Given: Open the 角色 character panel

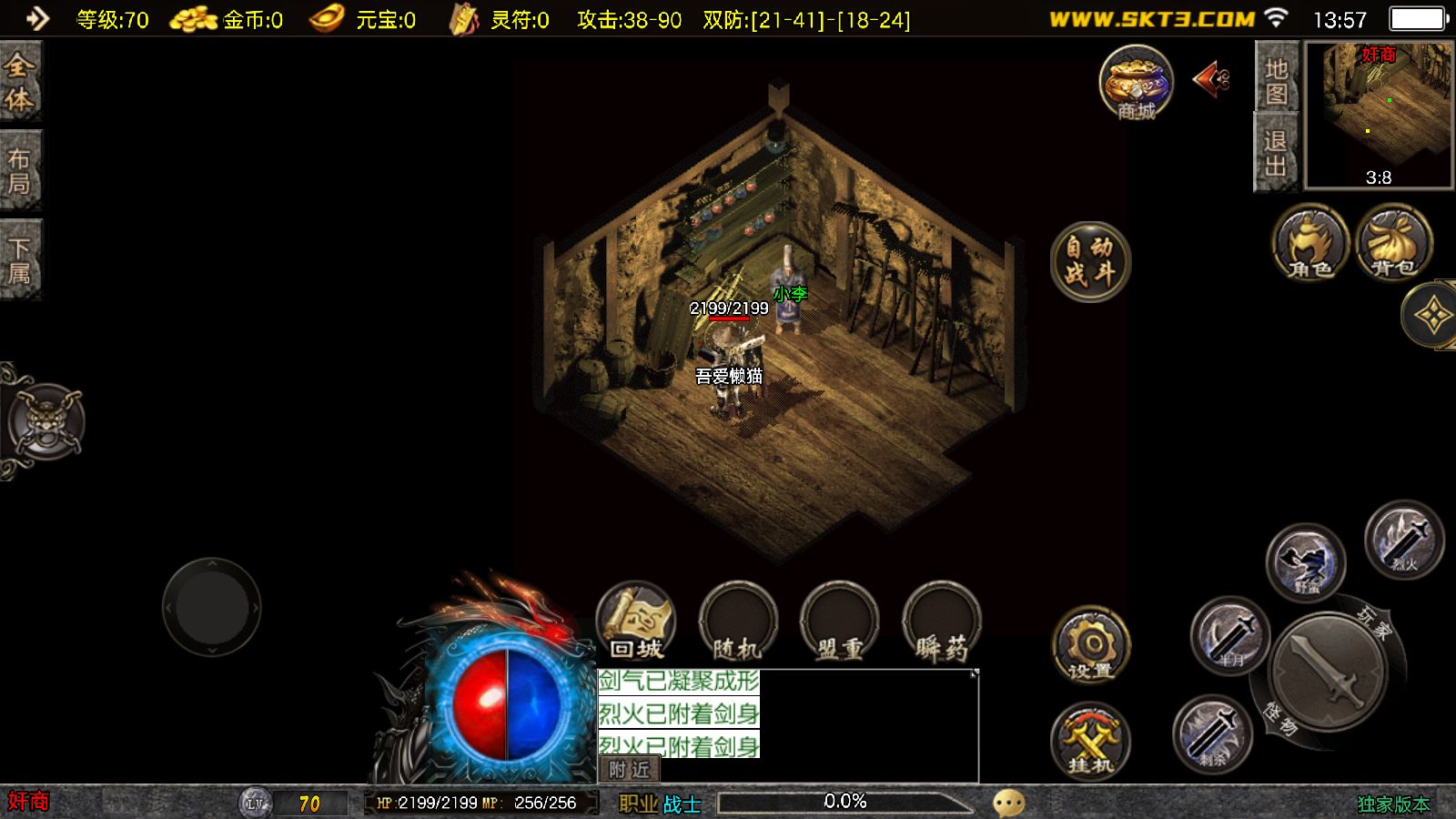Looking at the screenshot, I should coord(1308,244).
